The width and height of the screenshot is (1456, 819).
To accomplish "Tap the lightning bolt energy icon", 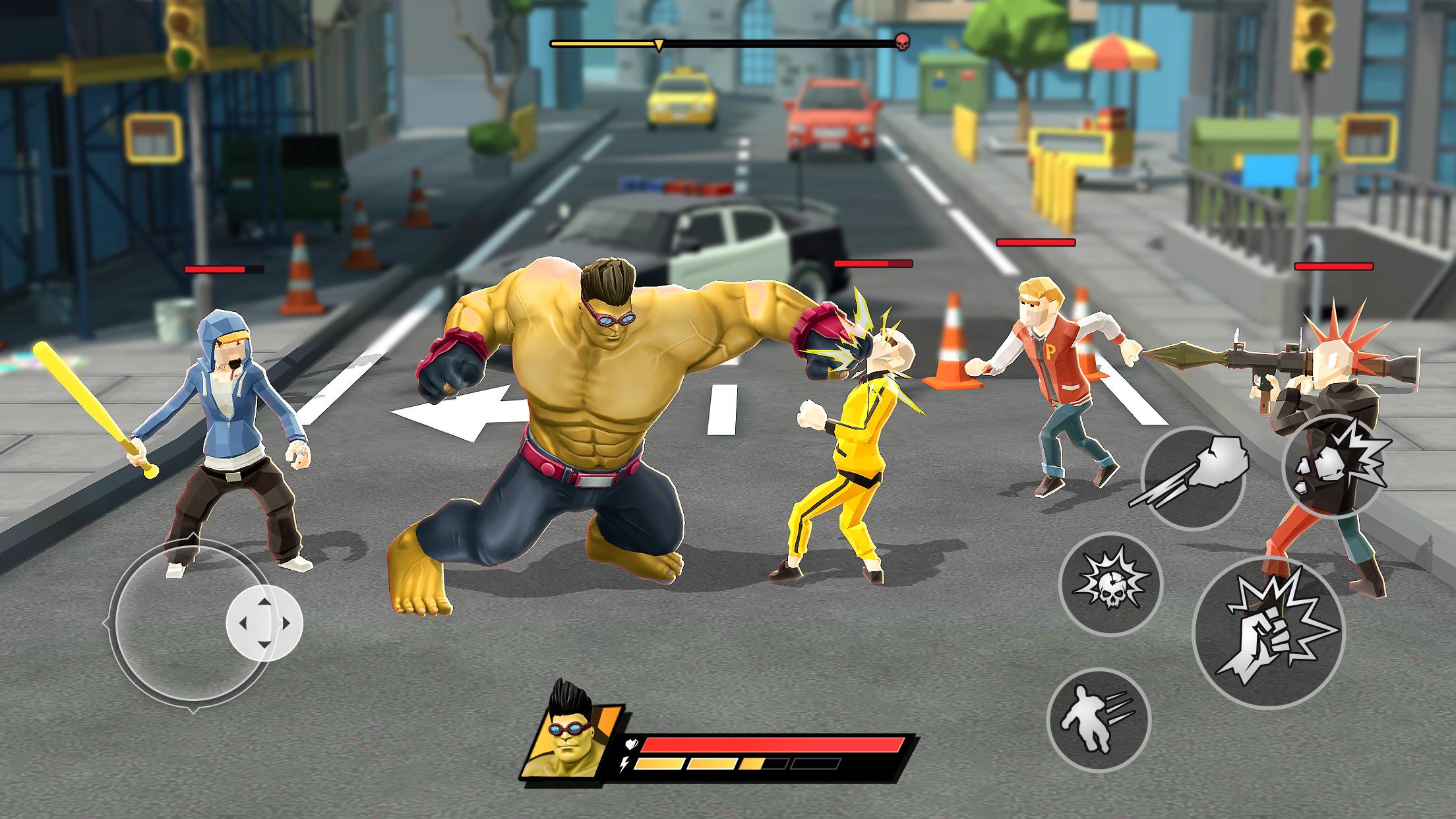I will pos(623,765).
